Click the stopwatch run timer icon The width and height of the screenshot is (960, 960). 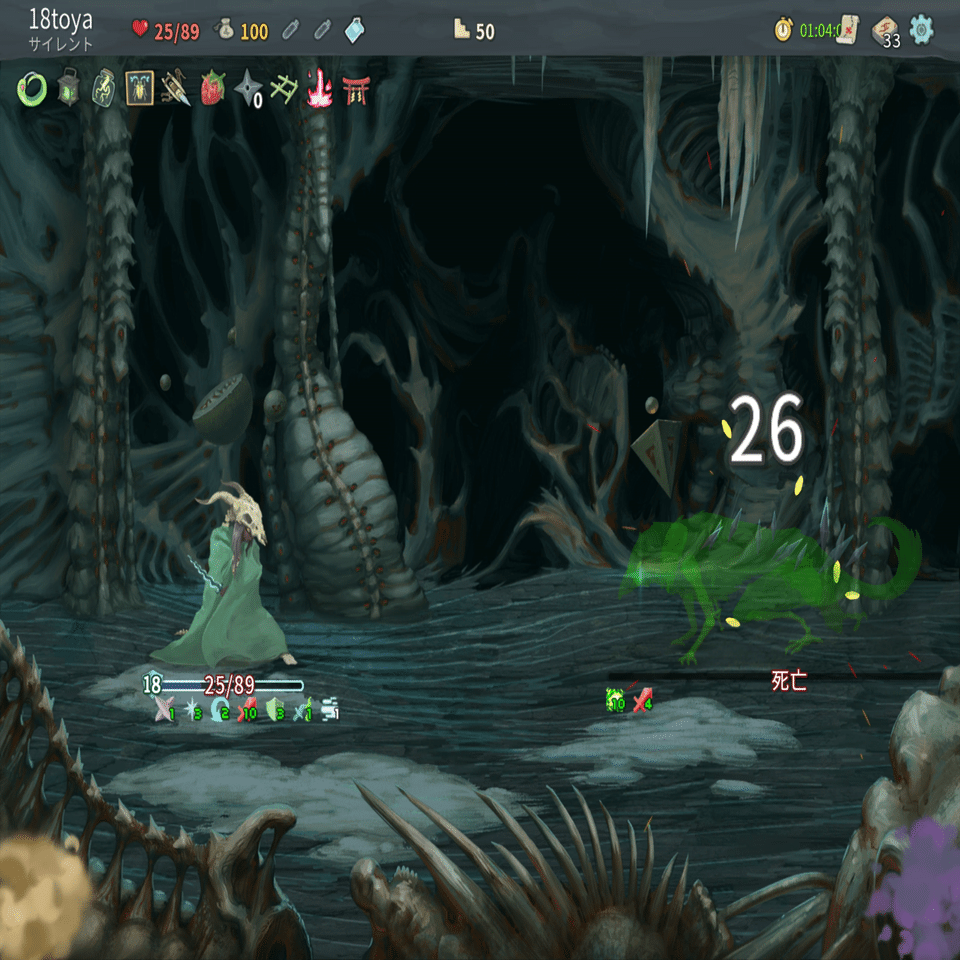point(783,30)
